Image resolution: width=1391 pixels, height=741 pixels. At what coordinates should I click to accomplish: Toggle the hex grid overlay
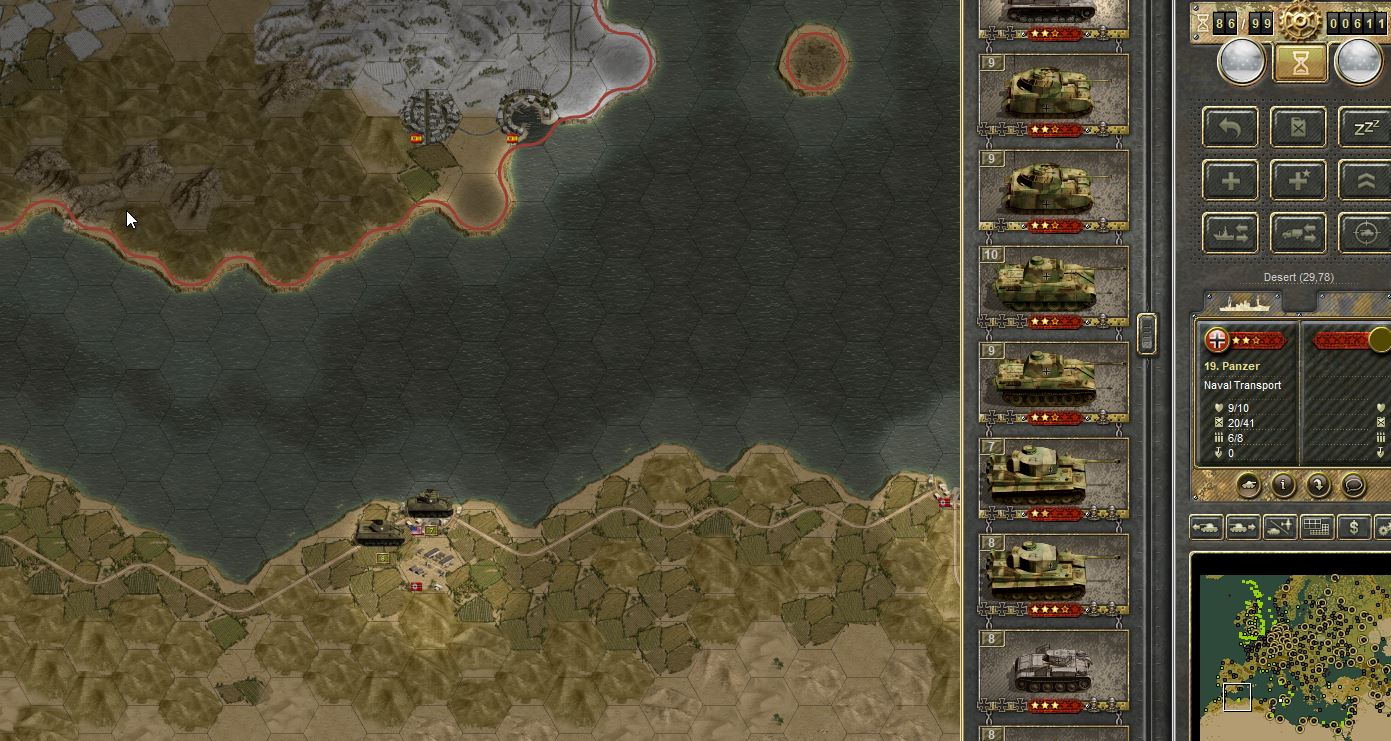click(x=1316, y=528)
